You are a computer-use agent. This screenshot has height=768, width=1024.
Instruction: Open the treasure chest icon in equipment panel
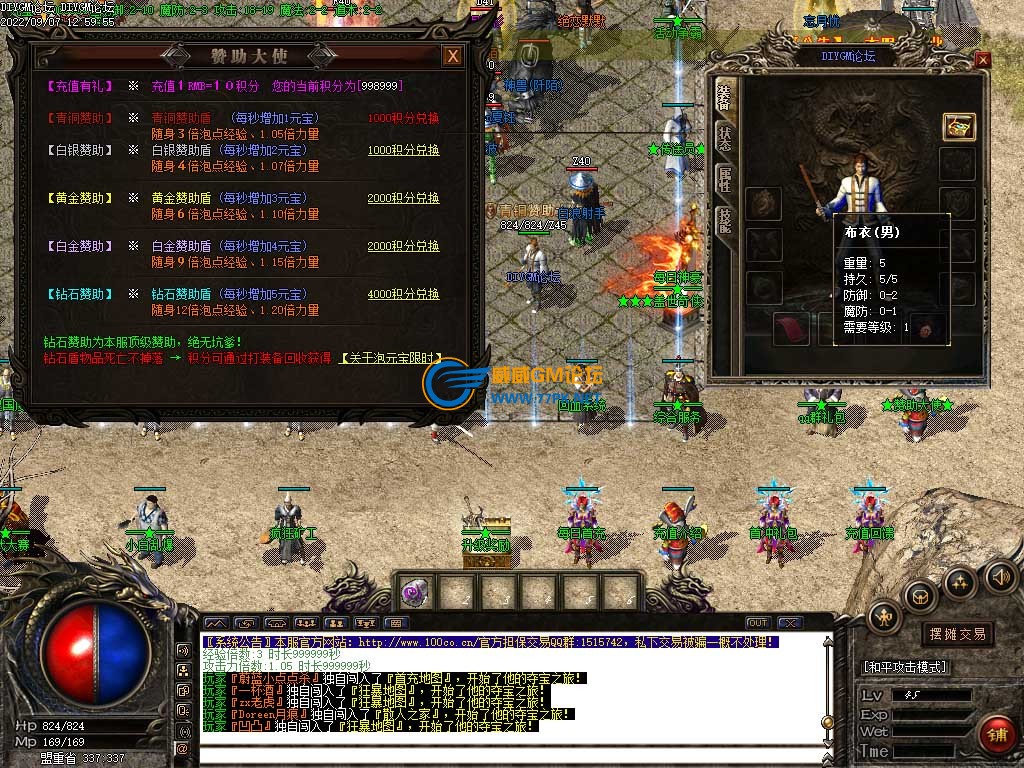pyautogui.click(x=958, y=126)
